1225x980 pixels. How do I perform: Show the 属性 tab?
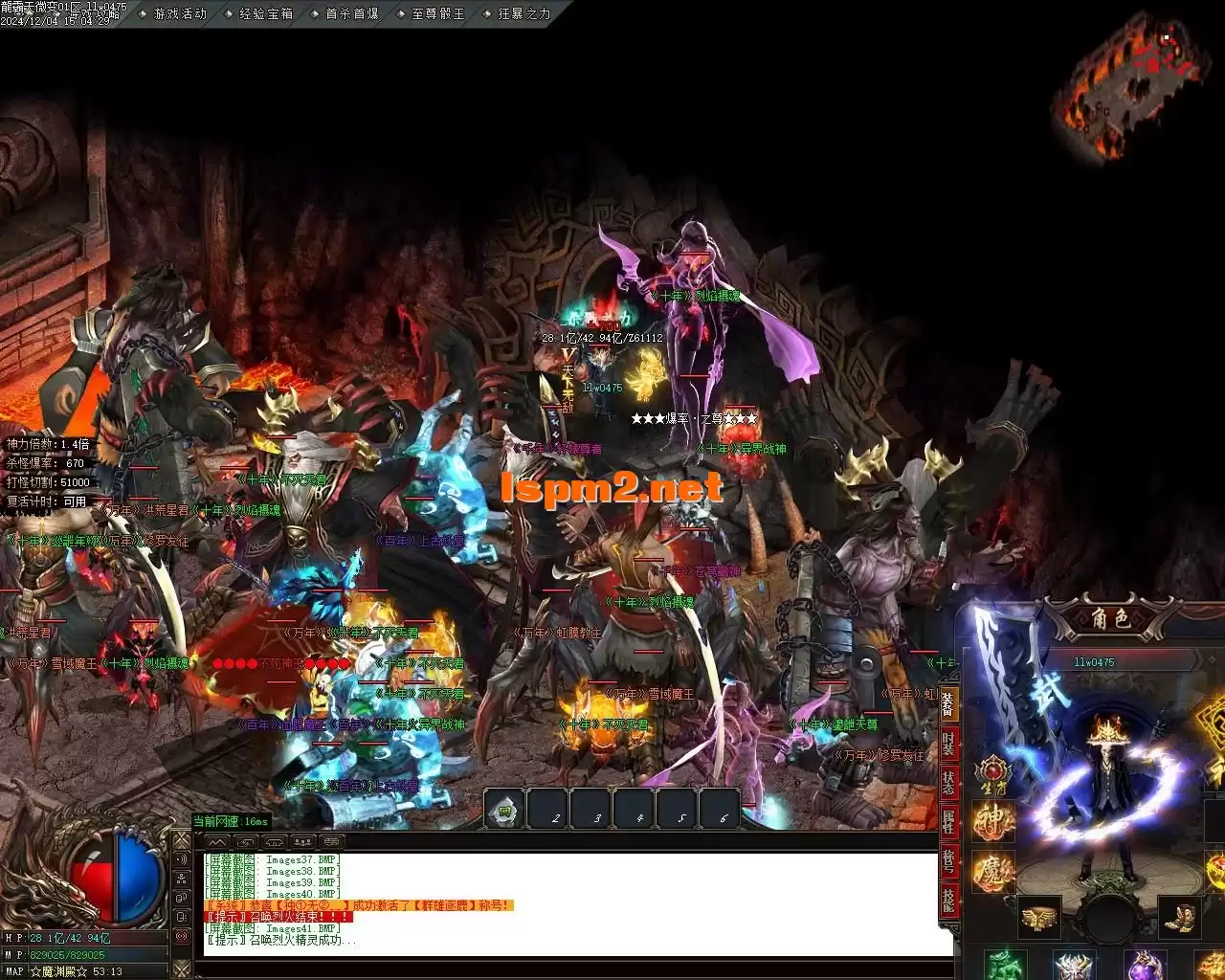[947, 822]
